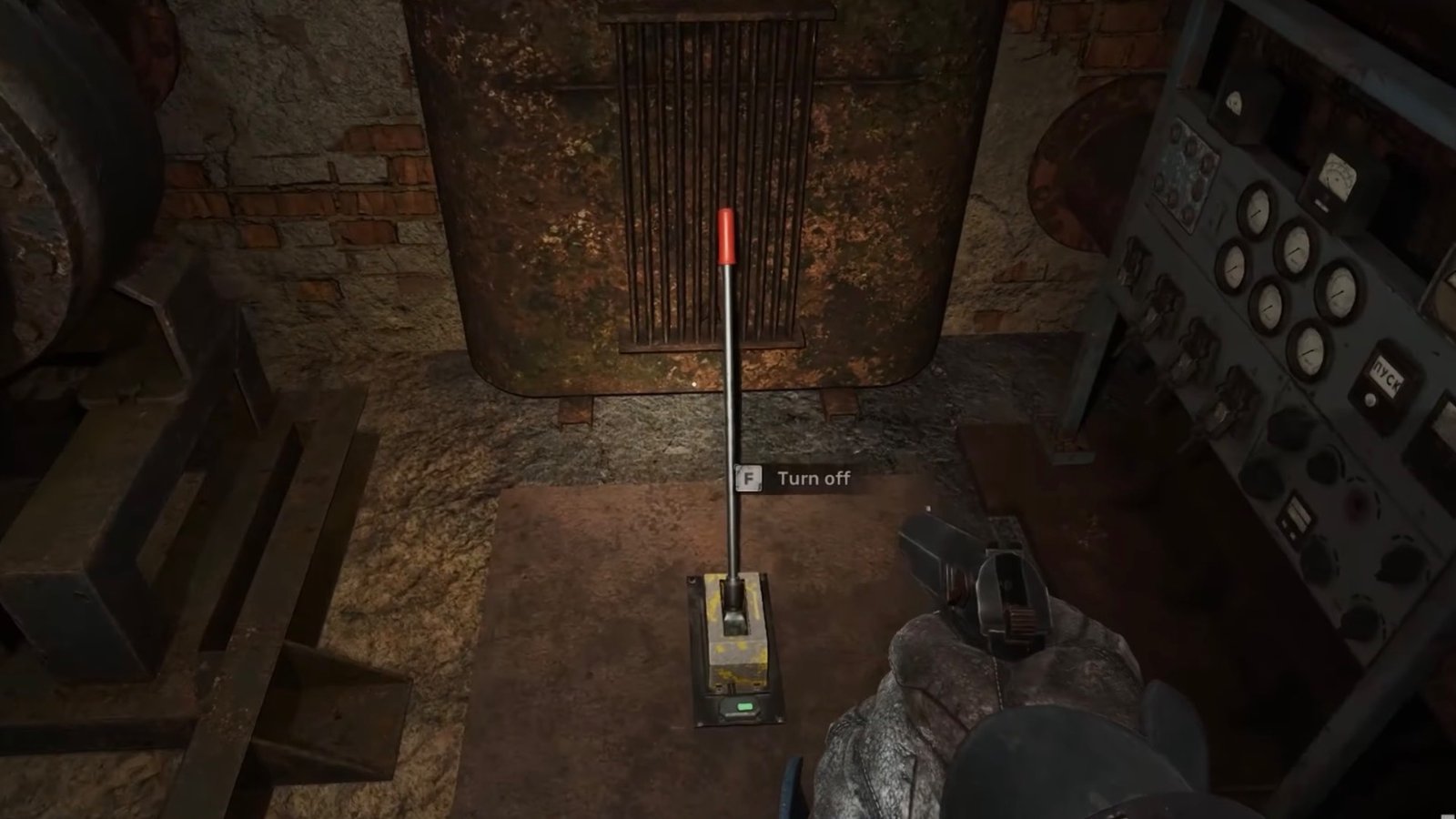1456x819 pixels.
Task: Click the ПУСК button on the control panel
Action: [x=1386, y=375]
